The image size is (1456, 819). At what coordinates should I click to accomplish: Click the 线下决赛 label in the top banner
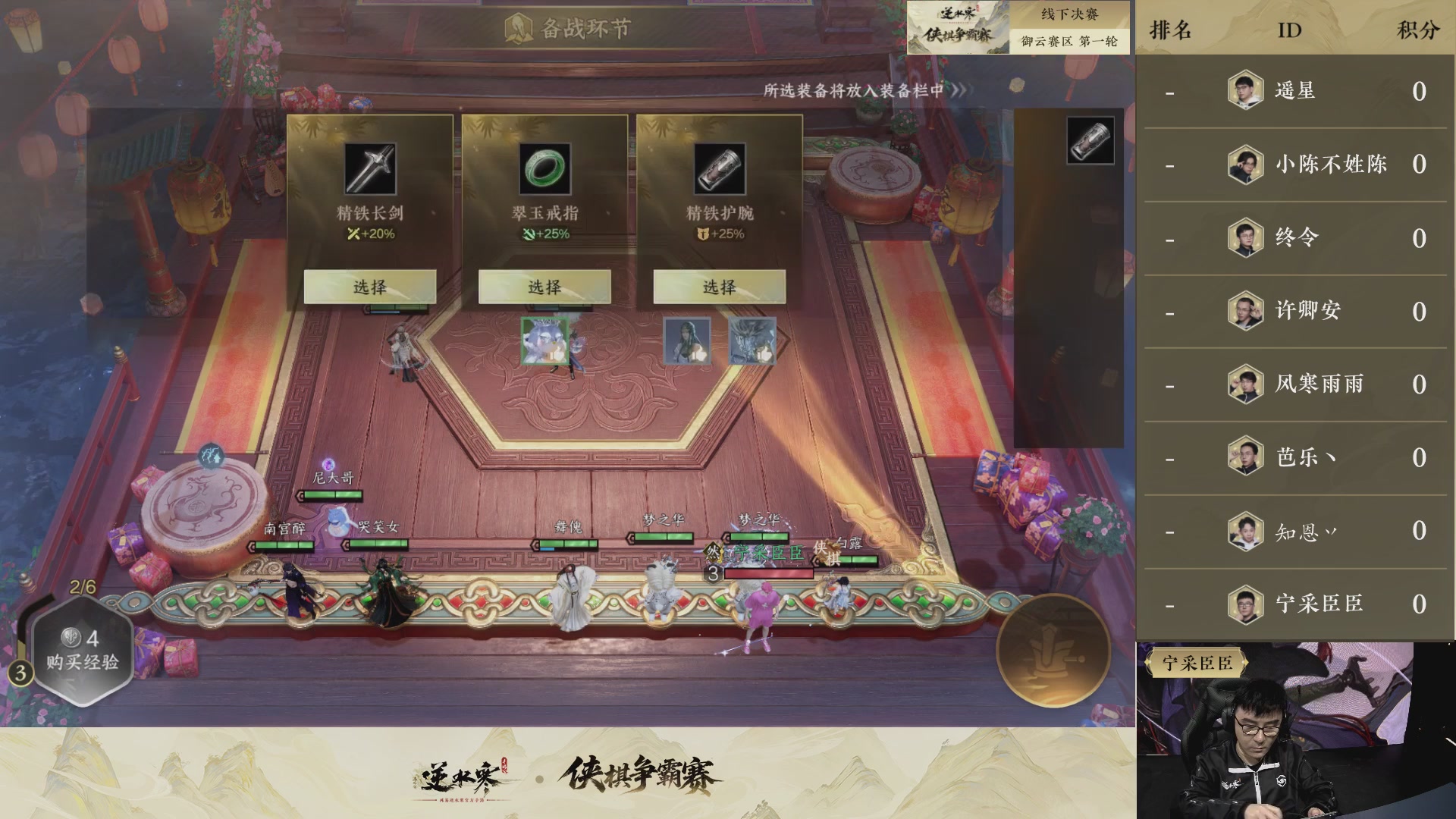[1068, 13]
